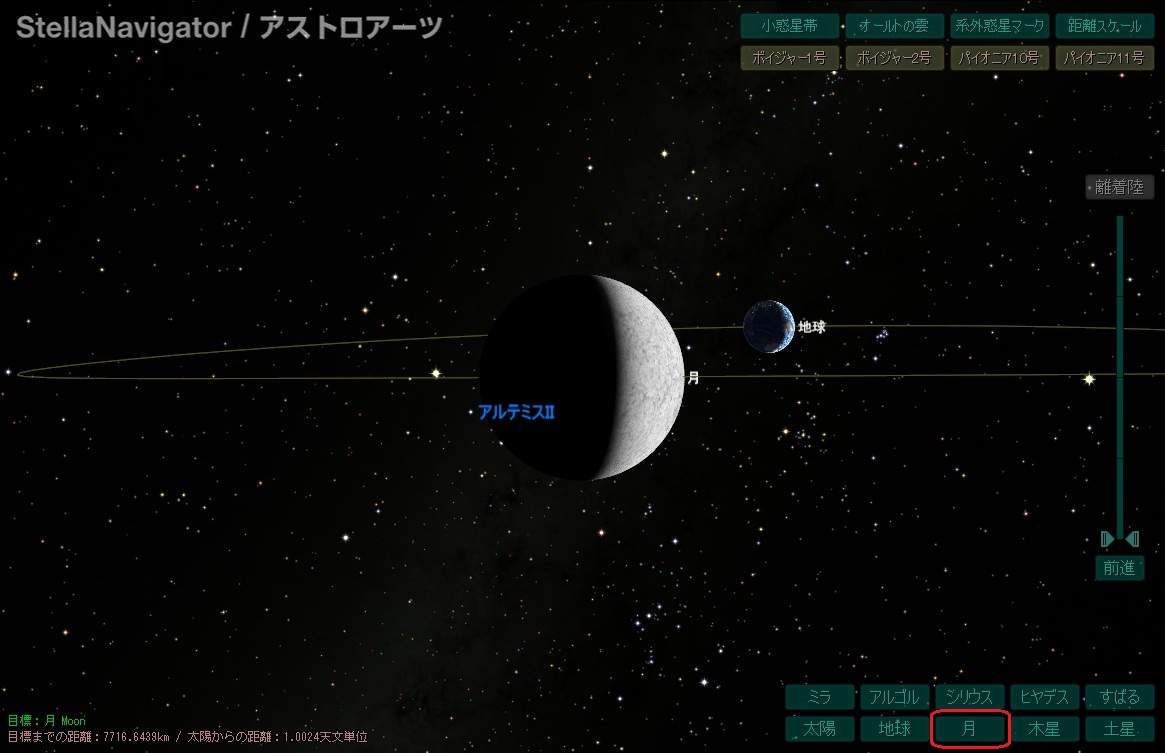The image size is (1165, 753).
Task: Click the speed slider handle above 前進
Action: pos(1119,540)
